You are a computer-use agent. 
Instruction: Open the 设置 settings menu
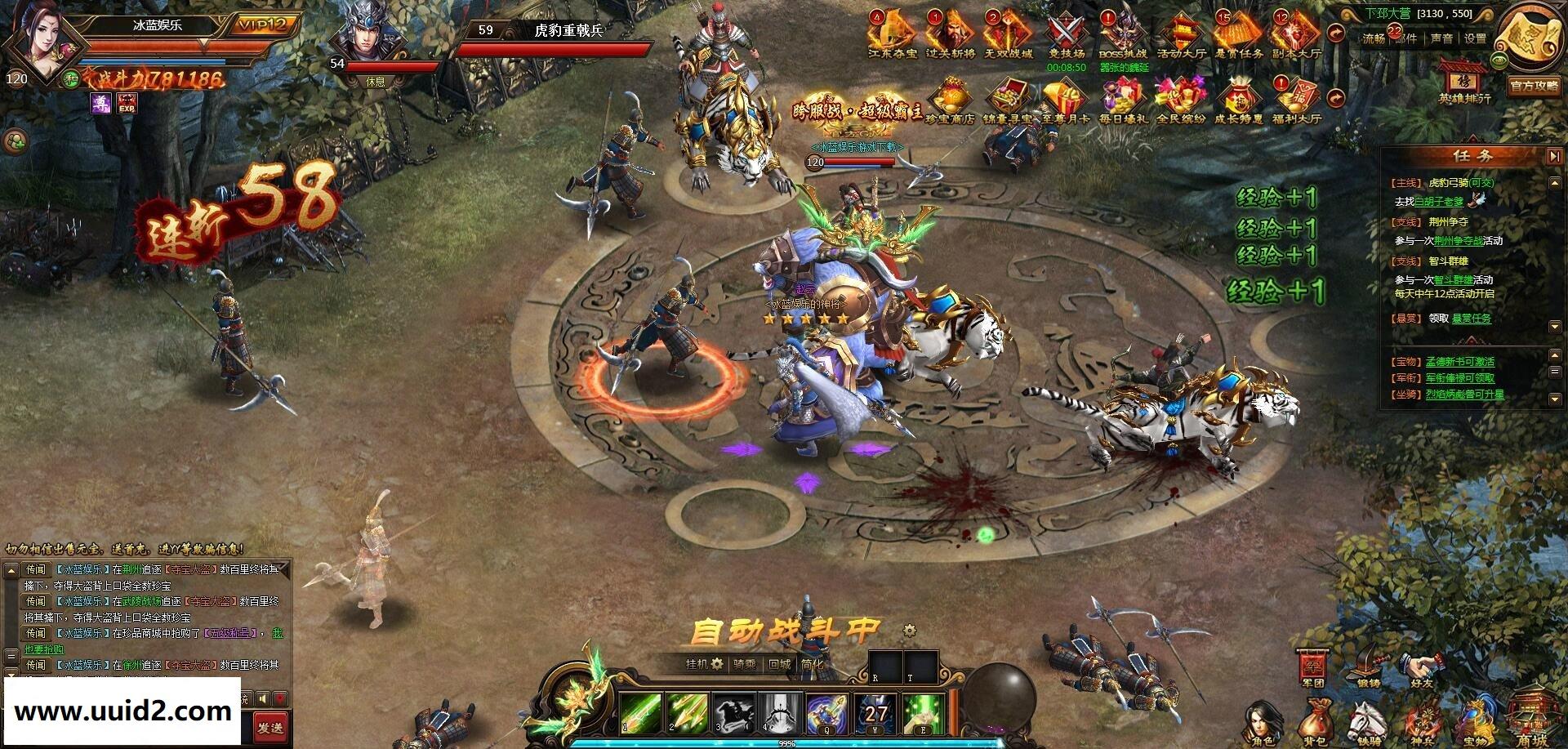pos(1473,38)
